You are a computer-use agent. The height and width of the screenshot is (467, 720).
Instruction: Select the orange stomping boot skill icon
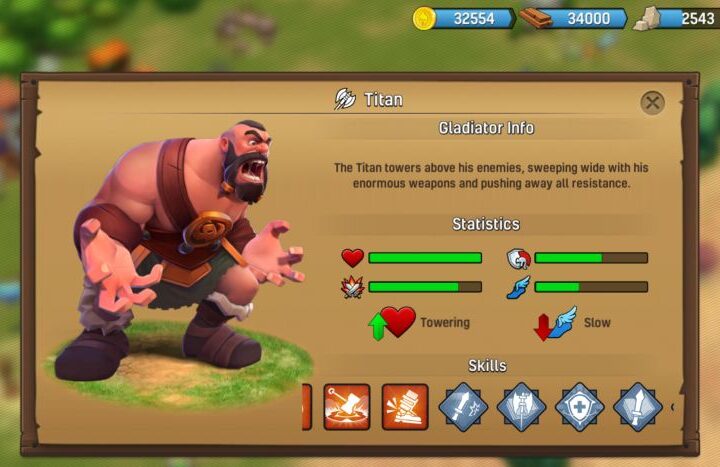405,407
